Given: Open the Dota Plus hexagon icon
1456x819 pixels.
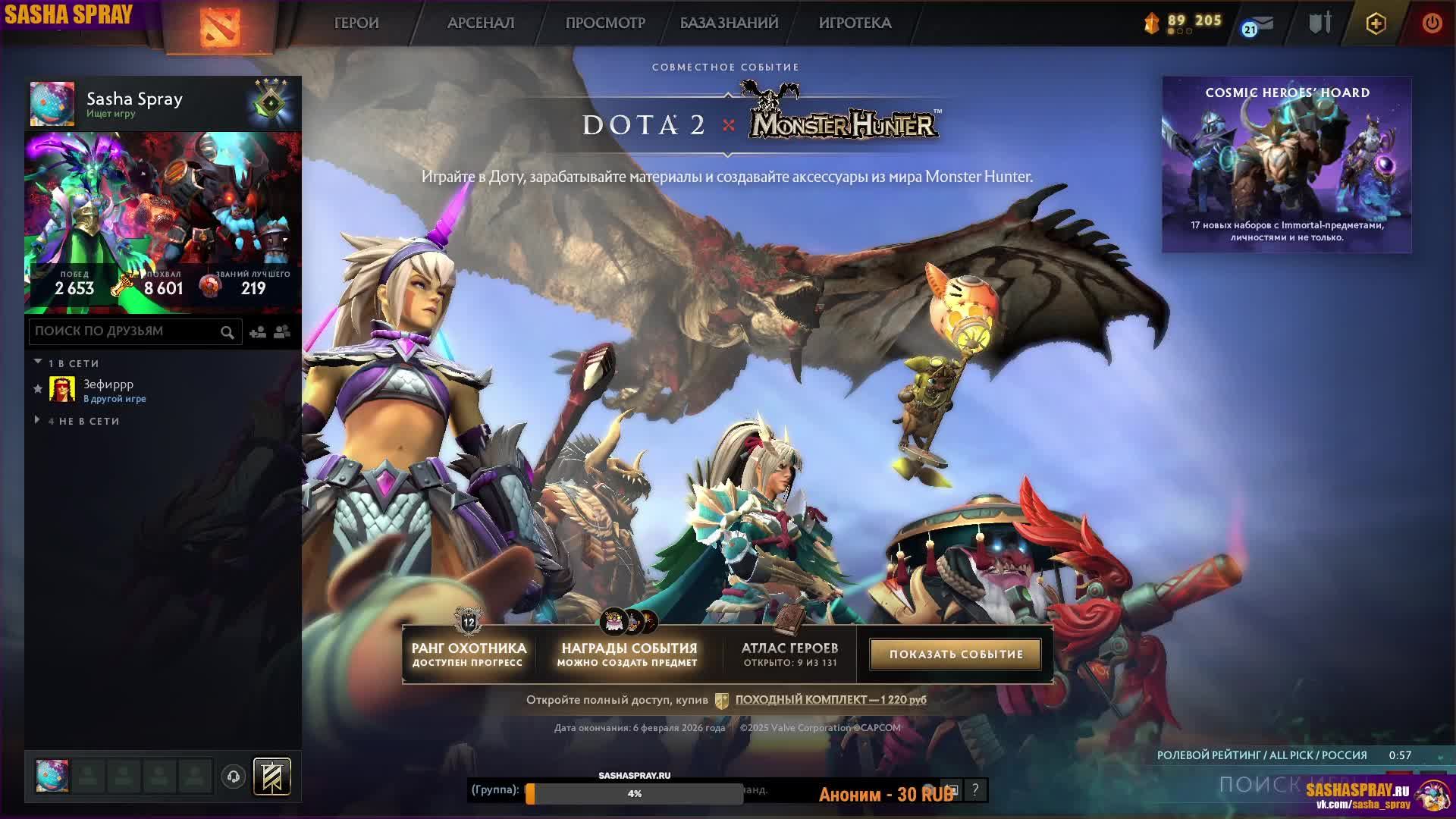Looking at the screenshot, I should click(1376, 24).
